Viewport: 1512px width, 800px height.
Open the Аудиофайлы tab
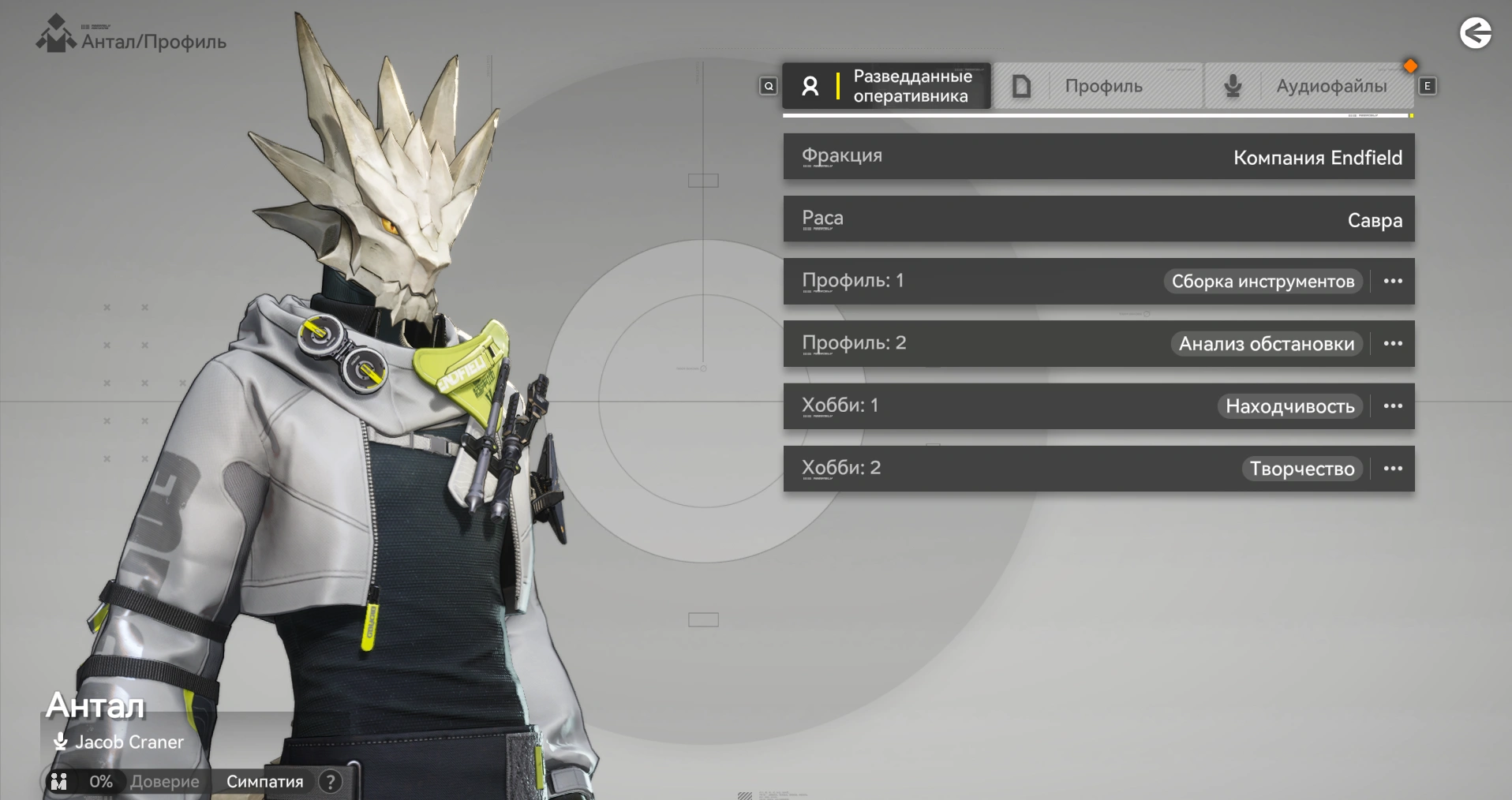click(x=1309, y=86)
